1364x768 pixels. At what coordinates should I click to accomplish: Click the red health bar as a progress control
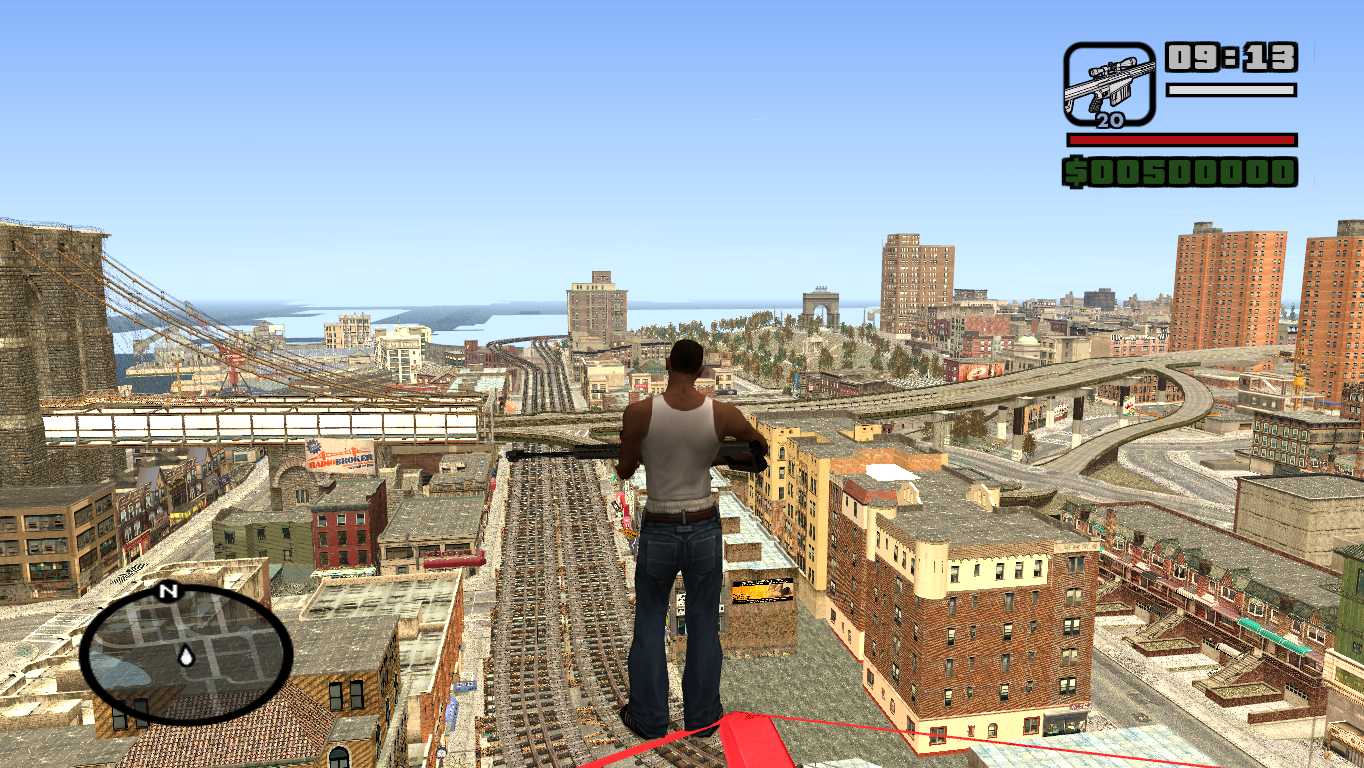[x=1180, y=139]
